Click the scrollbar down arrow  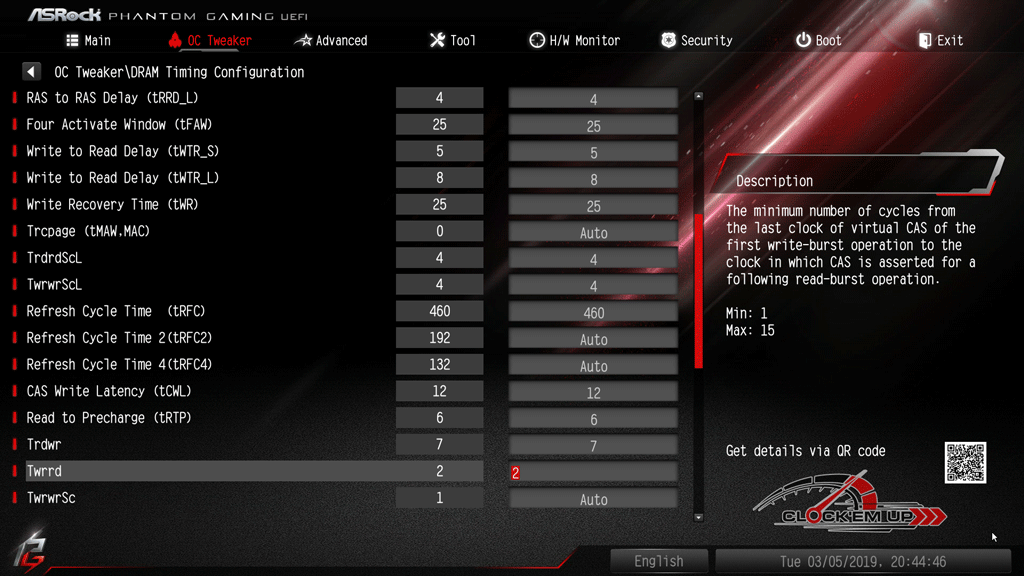(x=698, y=517)
